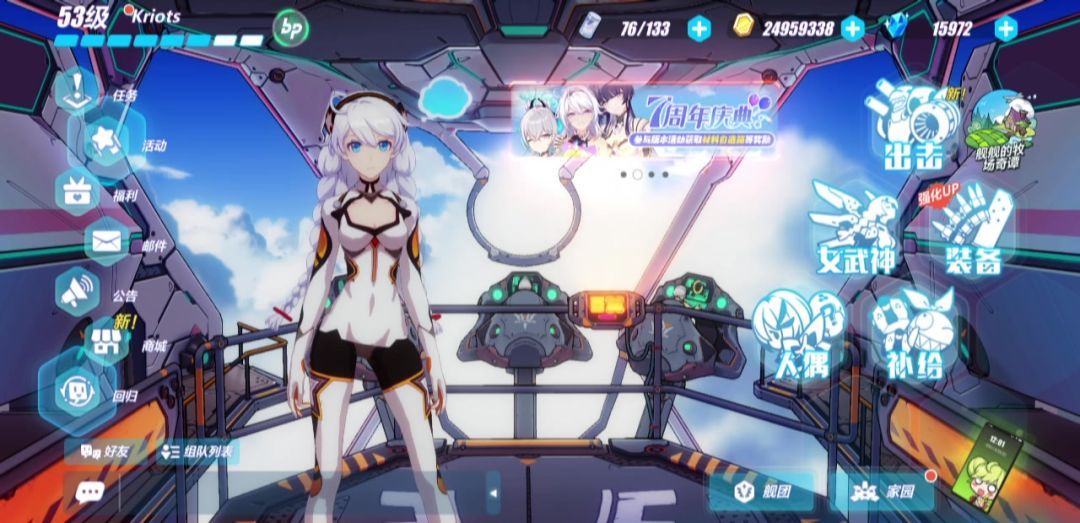Add gold coins with the plus button
The height and width of the screenshot is (523, 1080).
pos(852,28)
